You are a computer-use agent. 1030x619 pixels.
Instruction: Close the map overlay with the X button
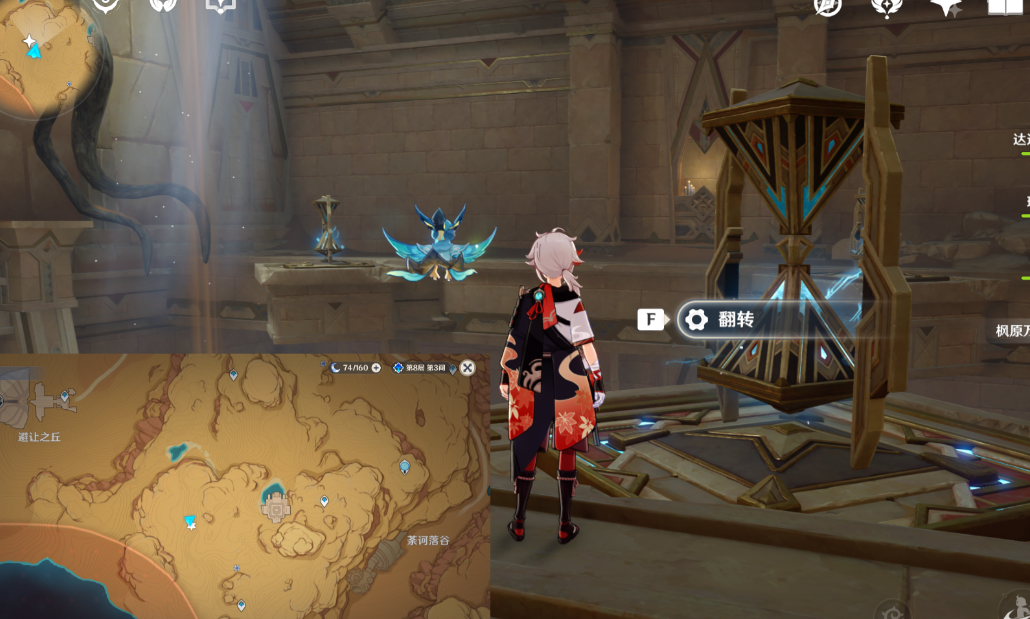467,368
